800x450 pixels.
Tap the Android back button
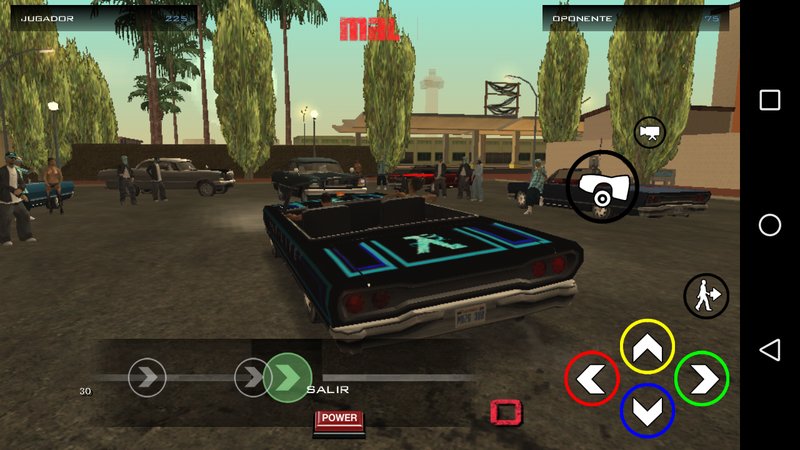tap(769, 349)
